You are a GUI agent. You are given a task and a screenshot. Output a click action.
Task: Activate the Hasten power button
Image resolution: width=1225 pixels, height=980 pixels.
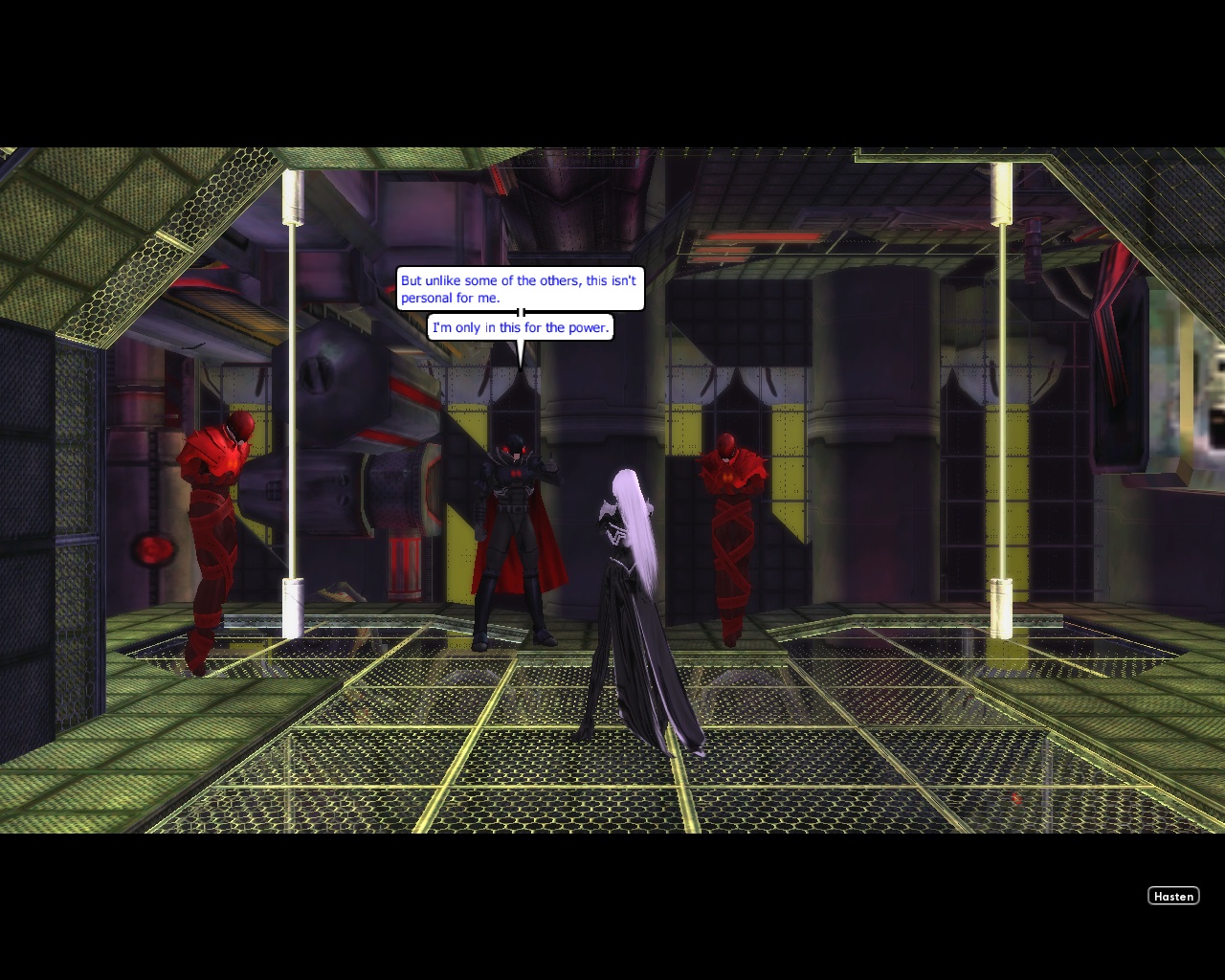[x=1173, y=896]
